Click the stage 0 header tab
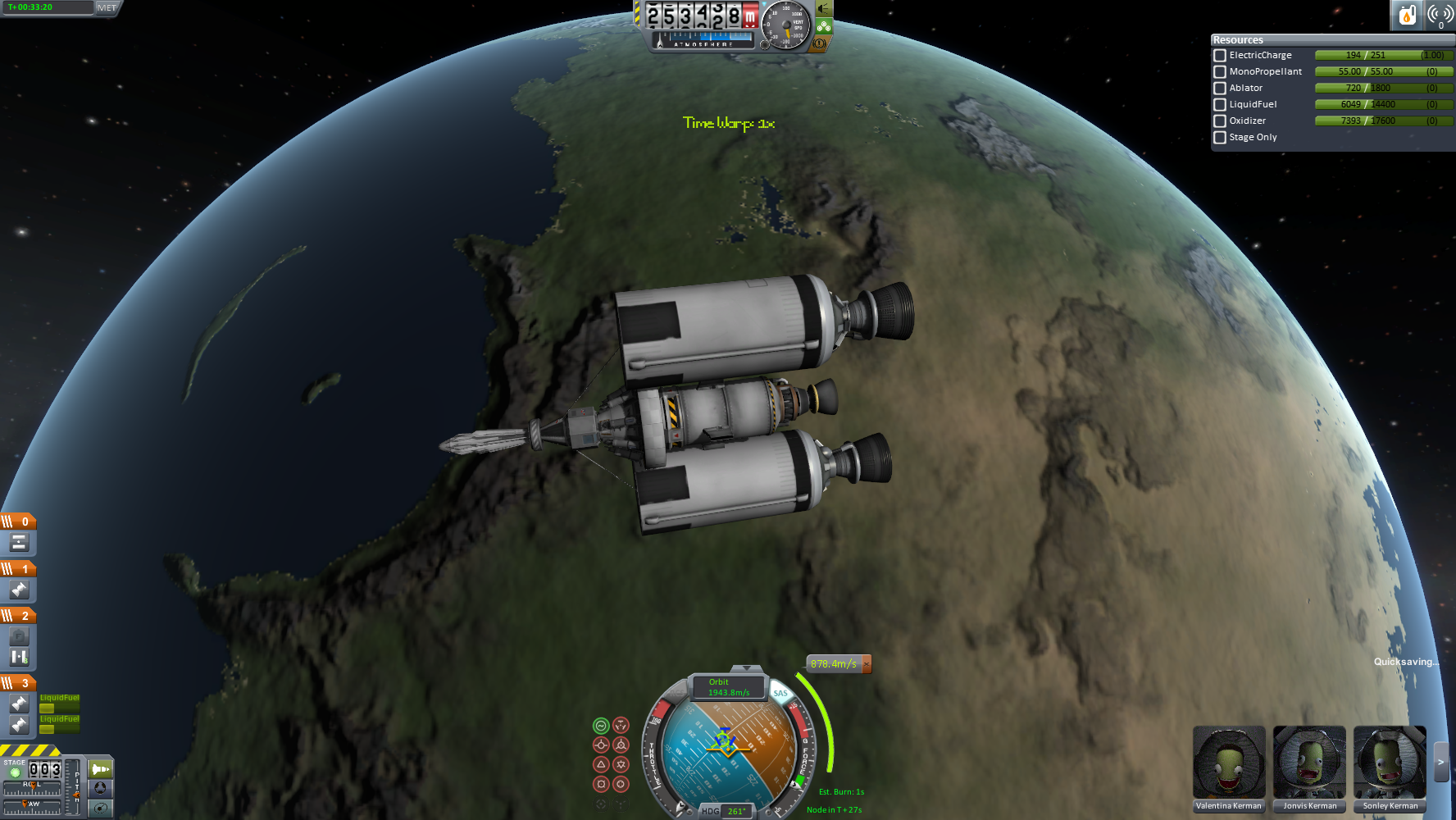 coord(18,522)
